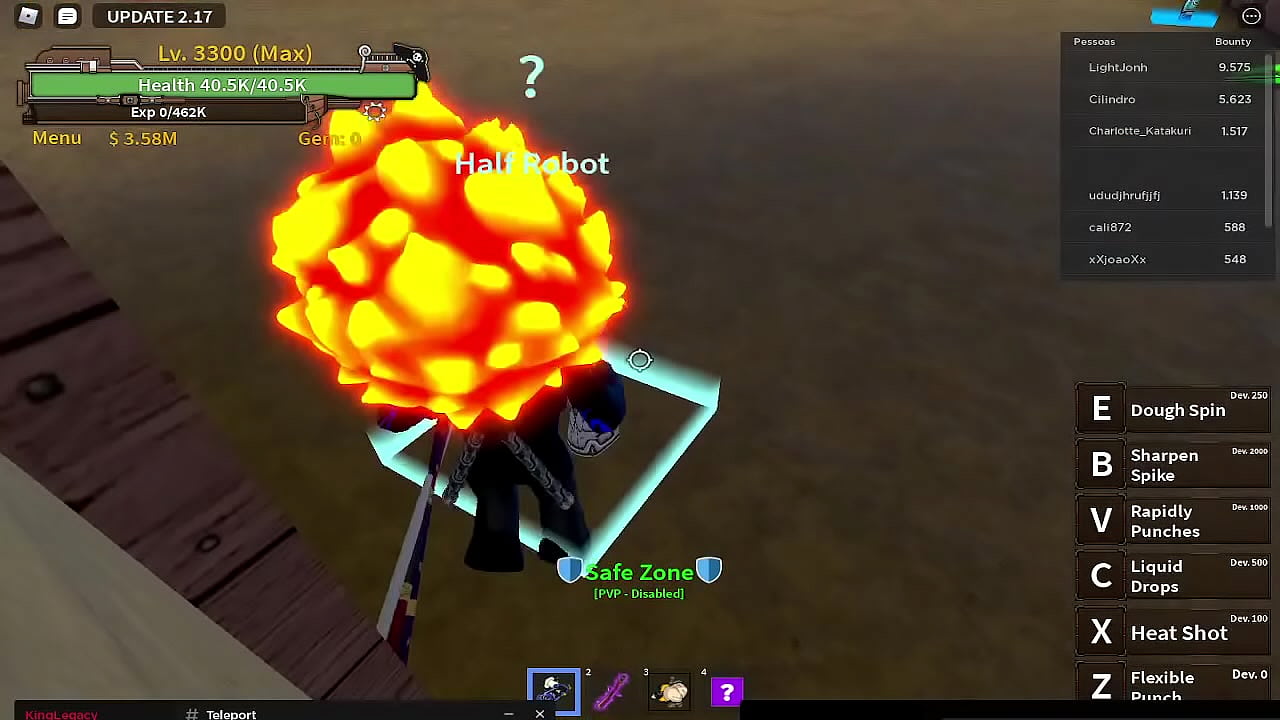Close the Teleport panel
Viewport: 1280px width, 720px height.
[540, 713]
